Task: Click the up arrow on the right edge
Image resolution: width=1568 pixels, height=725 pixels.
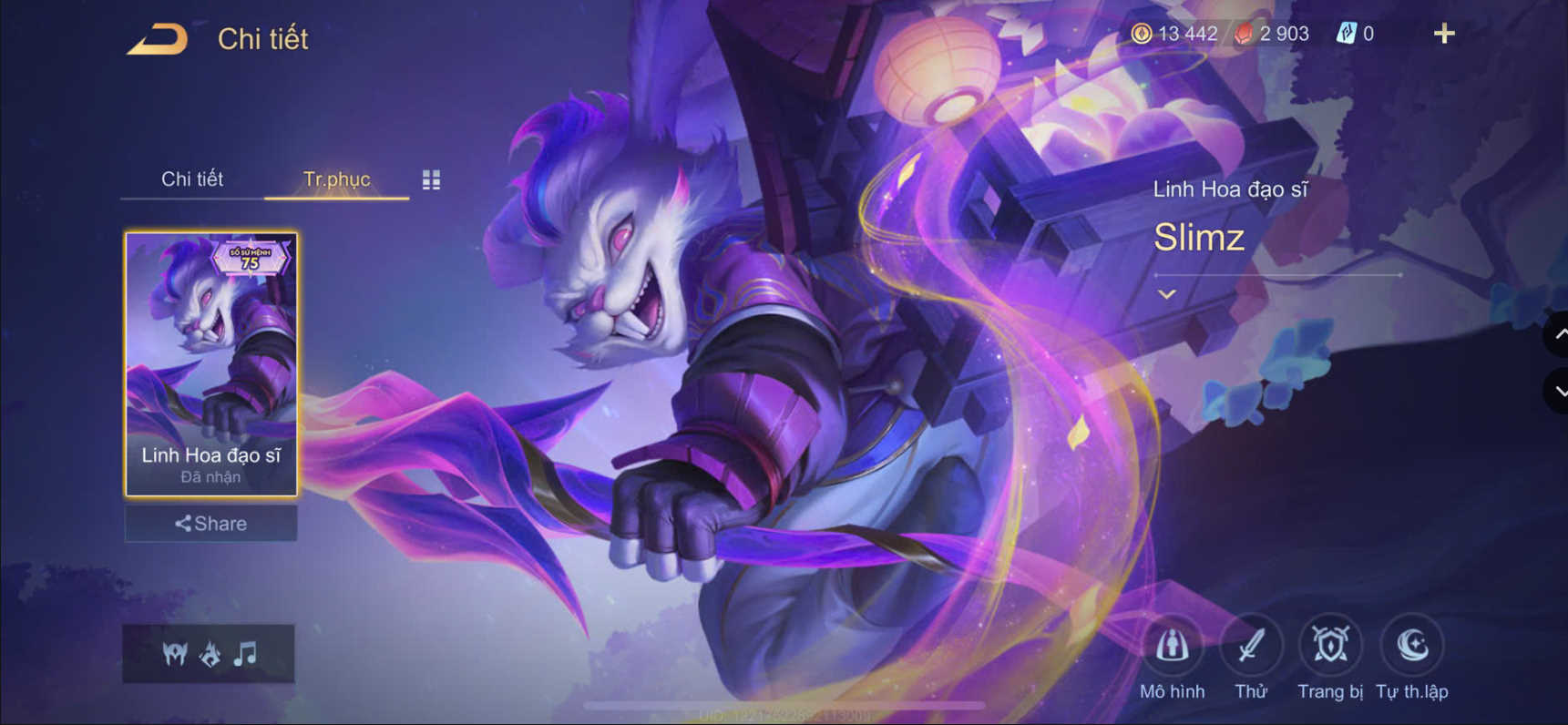Action: click(x=1560, y=335)
